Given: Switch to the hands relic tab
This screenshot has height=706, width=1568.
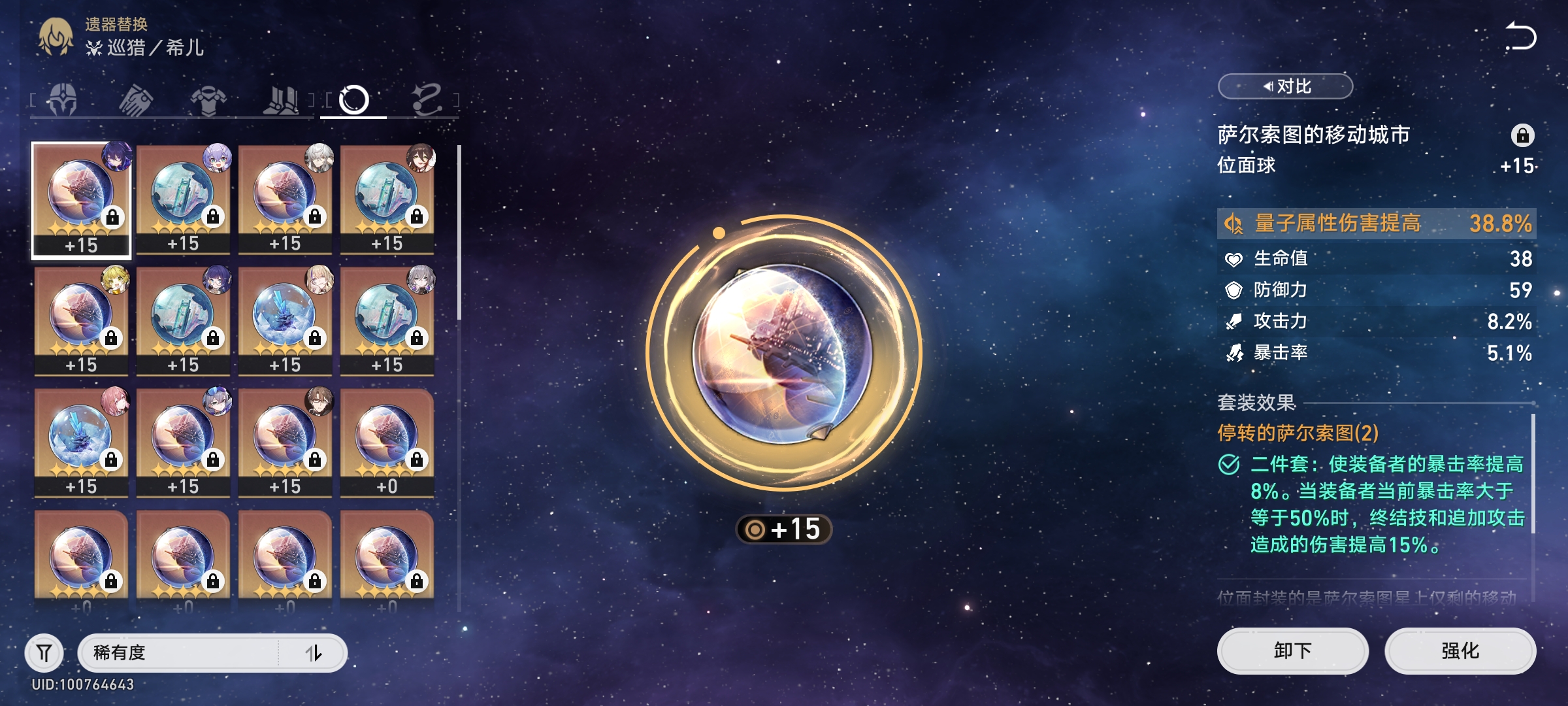Looking at the screenshot, I should click(136, 100).
